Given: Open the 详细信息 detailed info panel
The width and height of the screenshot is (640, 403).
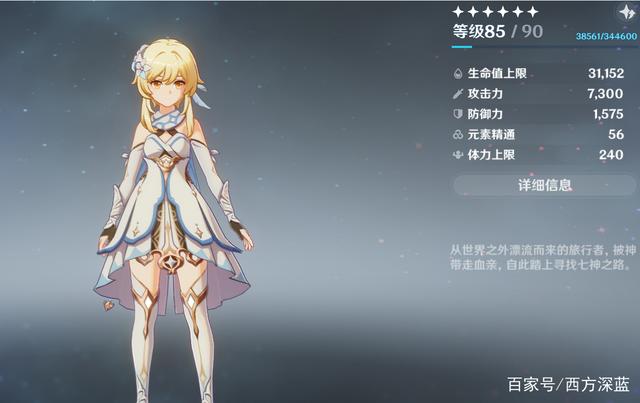Looking at the screenshot, I should (x=544, y=184).
